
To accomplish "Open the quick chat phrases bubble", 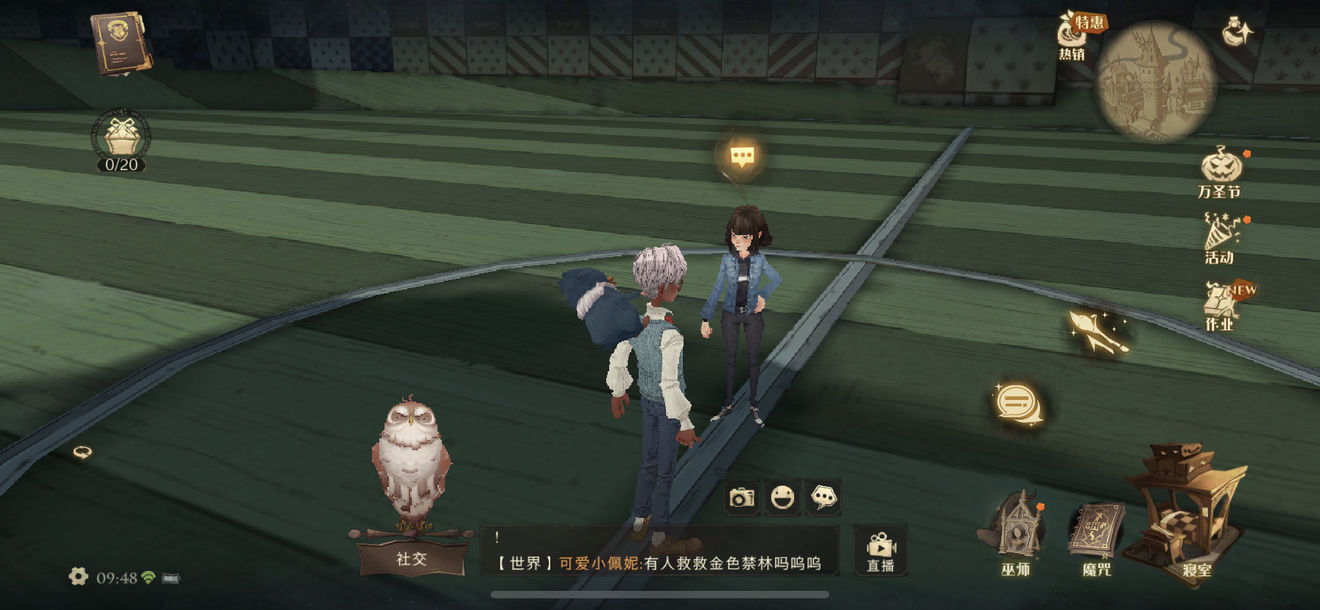I will pos(823,497).
